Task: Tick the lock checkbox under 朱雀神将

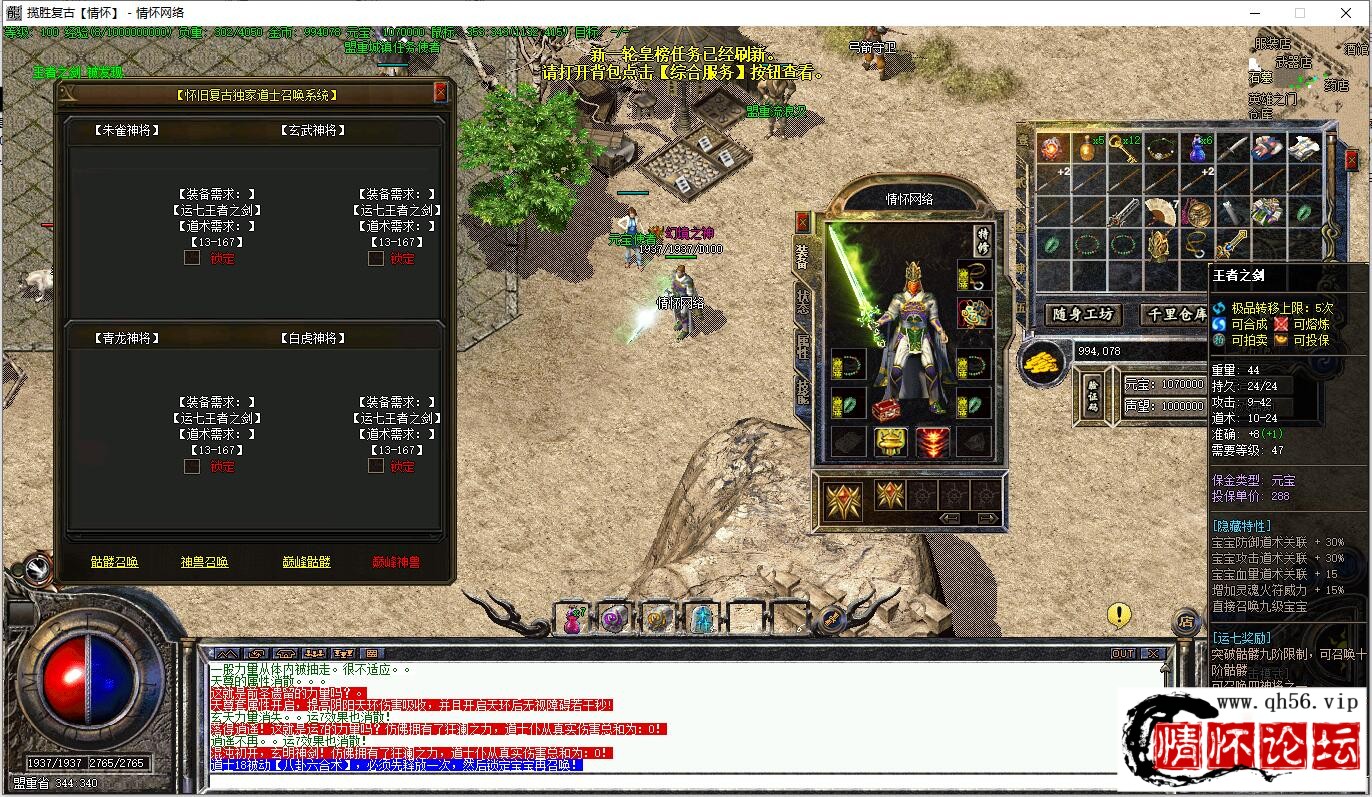Action: (x=192, y=258)
